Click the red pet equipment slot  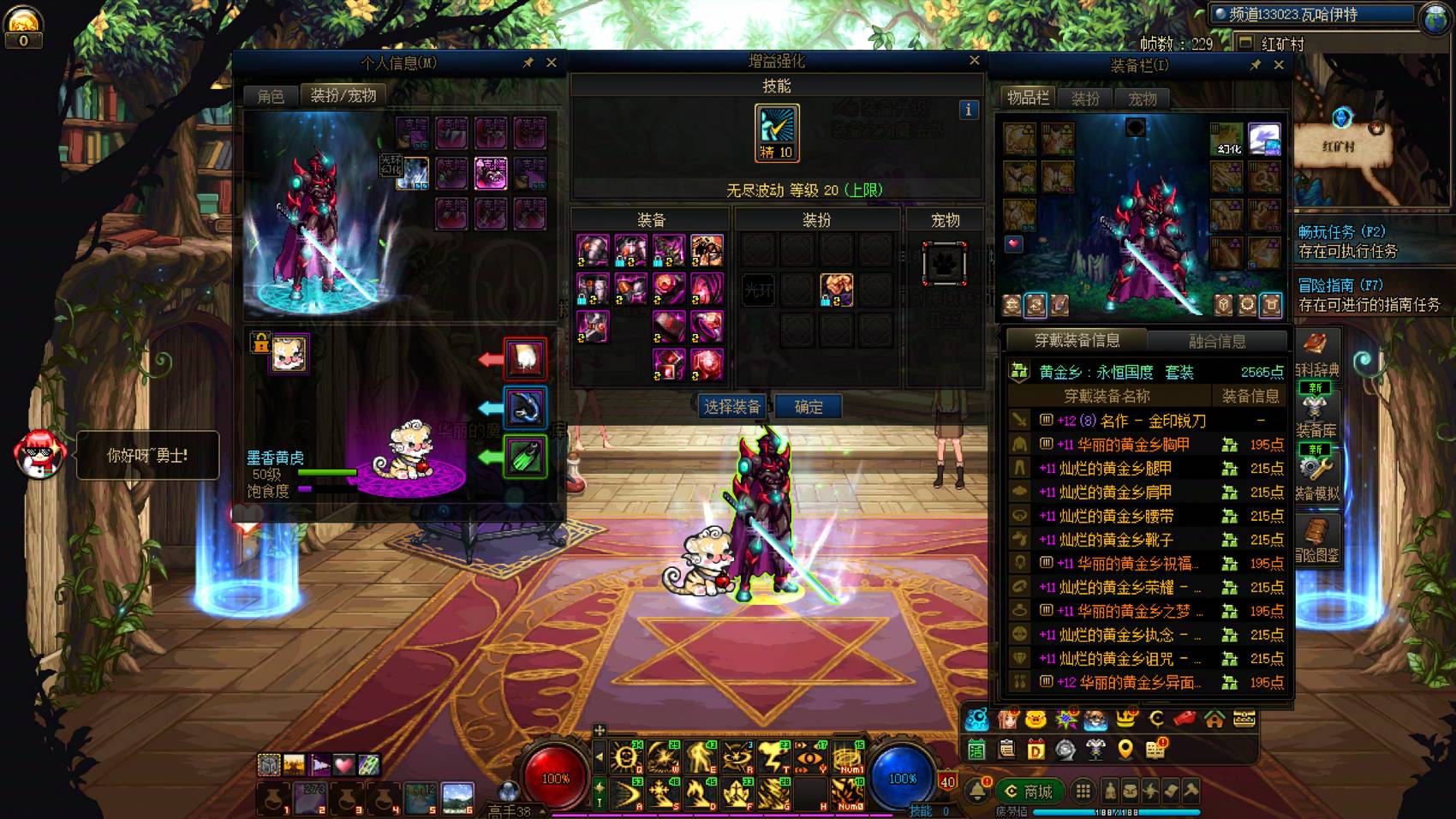pyautogui.click(x=524, y=358)
